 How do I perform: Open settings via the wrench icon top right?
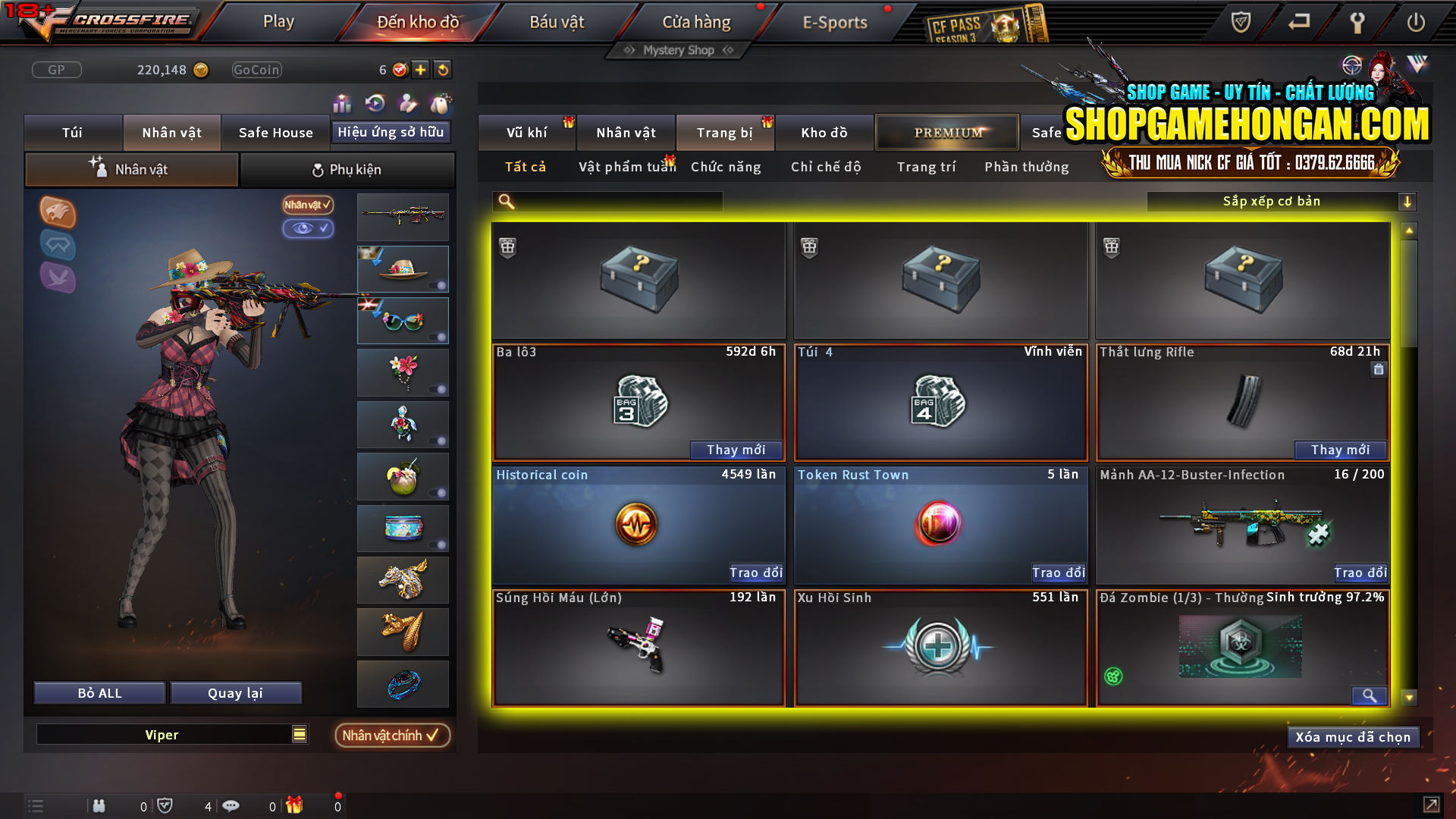(x=1357, y=23)
